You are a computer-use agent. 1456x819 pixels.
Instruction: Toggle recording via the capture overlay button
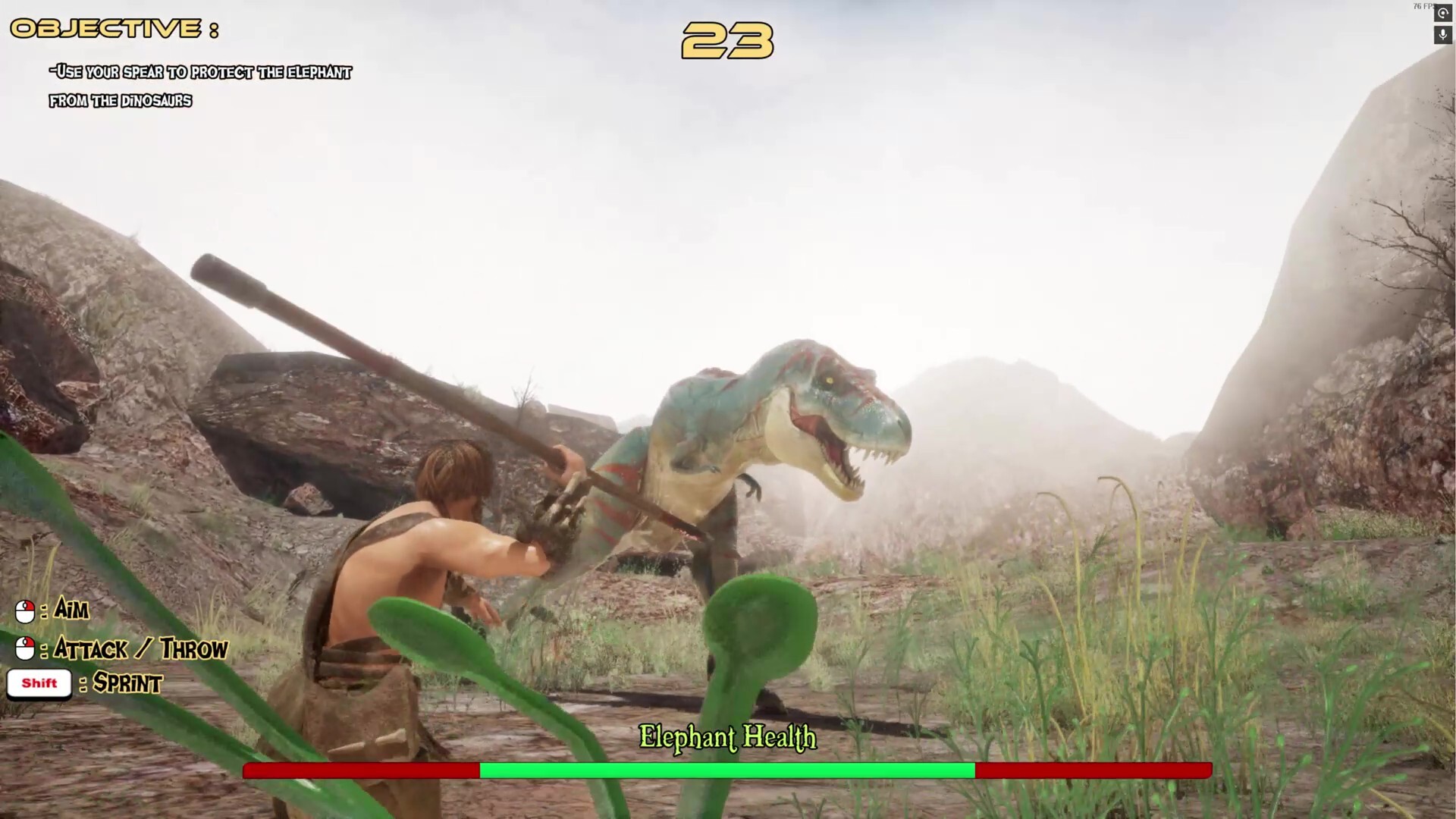click(x=1442, y=13)
